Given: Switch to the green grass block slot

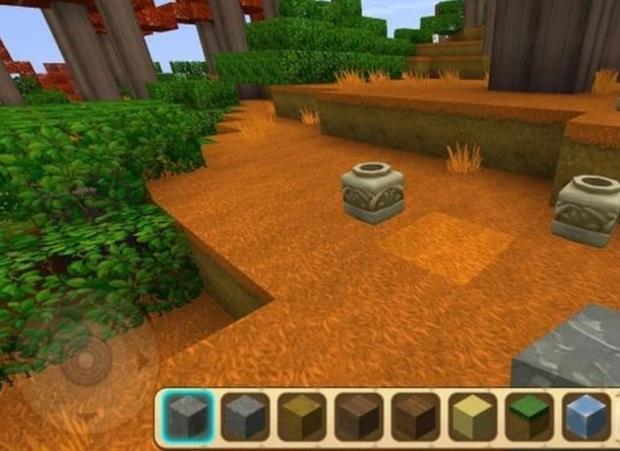Looking at the screenshot, I should (x=529, y=416).
